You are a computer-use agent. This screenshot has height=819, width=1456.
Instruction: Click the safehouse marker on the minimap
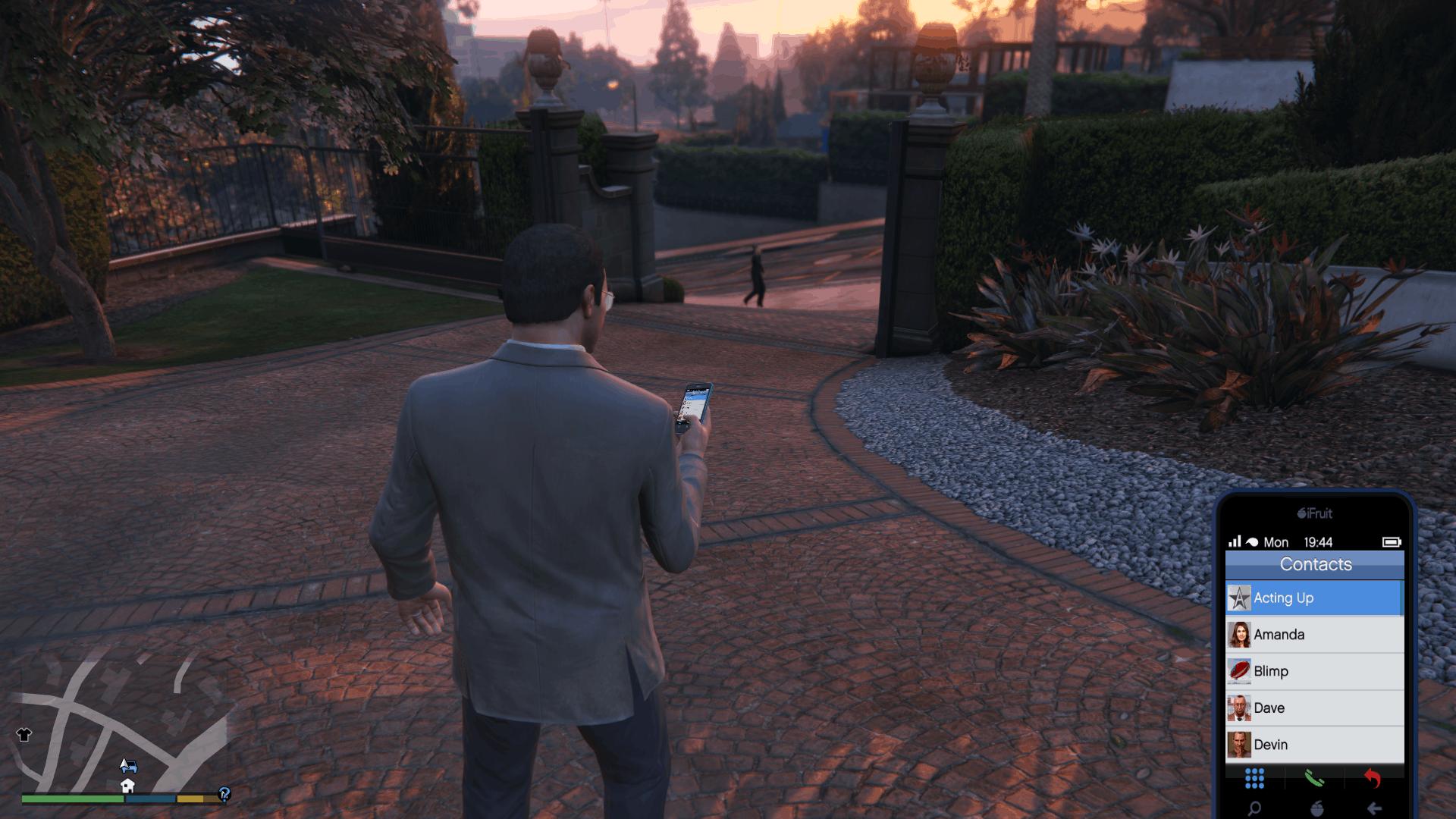click(127, 786)
